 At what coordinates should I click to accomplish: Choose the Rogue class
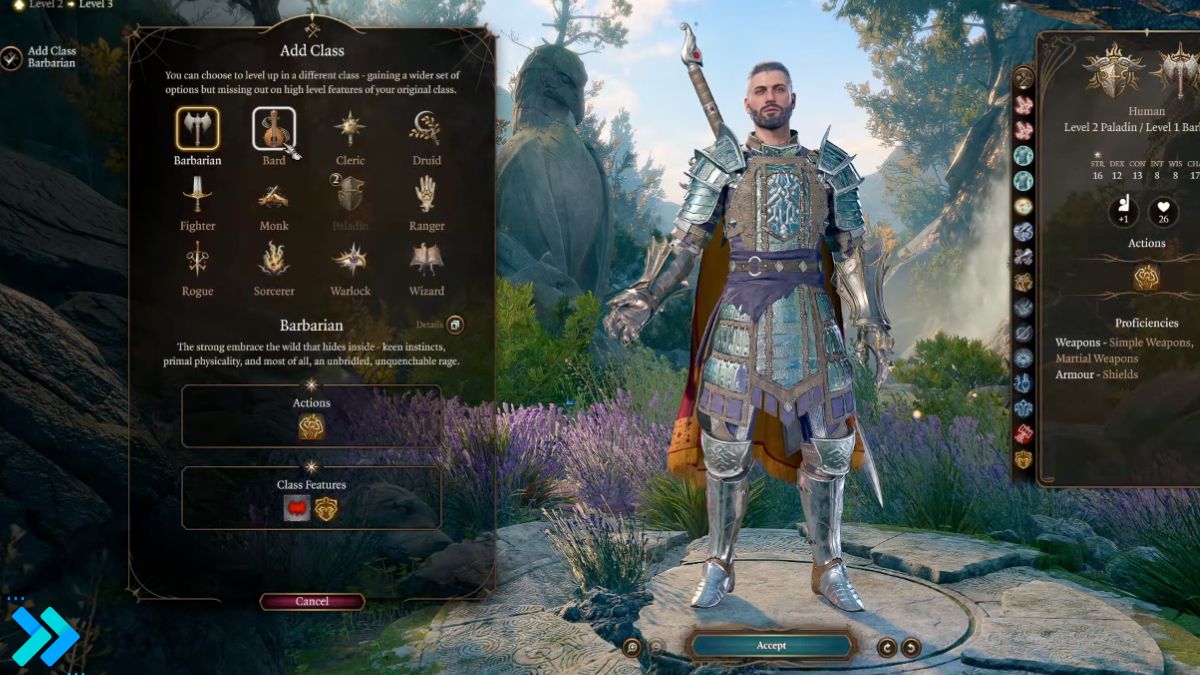pos(197,259)
